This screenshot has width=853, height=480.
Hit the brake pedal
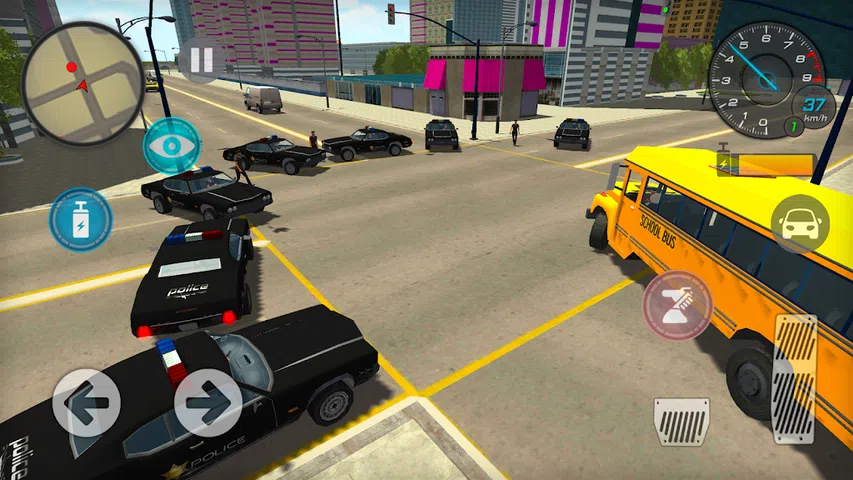681,421
